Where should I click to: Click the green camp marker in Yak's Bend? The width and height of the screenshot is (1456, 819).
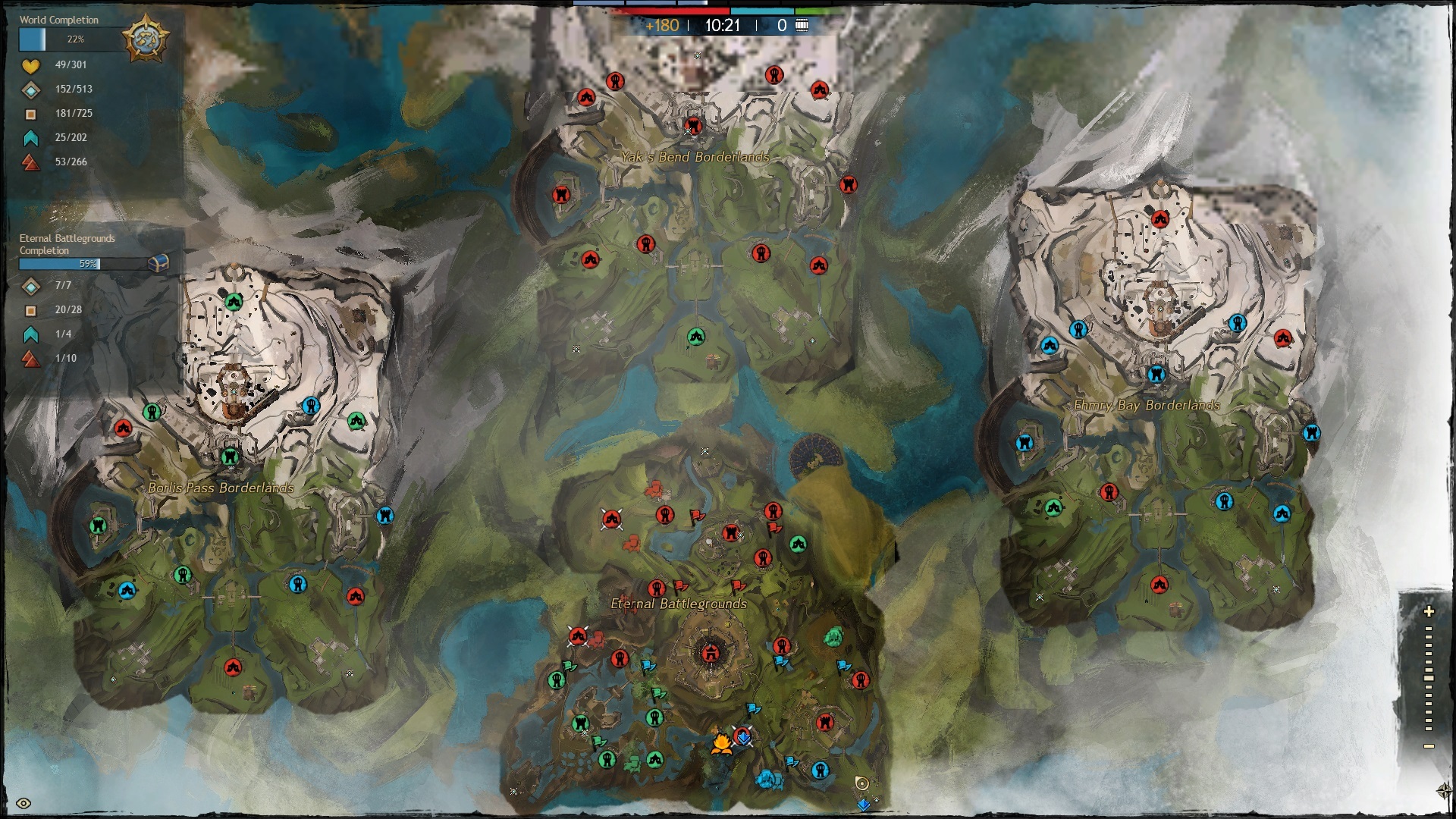click(696, 337)
